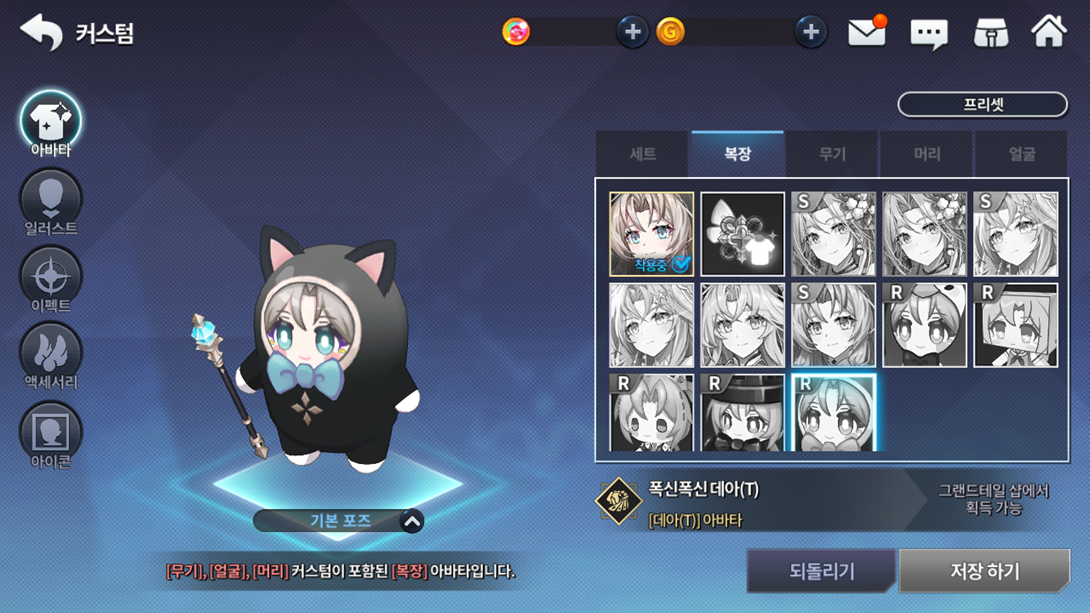1090x613 pixels.
Task: Open the 프리셋 preset menu
Action: (982, 104)
